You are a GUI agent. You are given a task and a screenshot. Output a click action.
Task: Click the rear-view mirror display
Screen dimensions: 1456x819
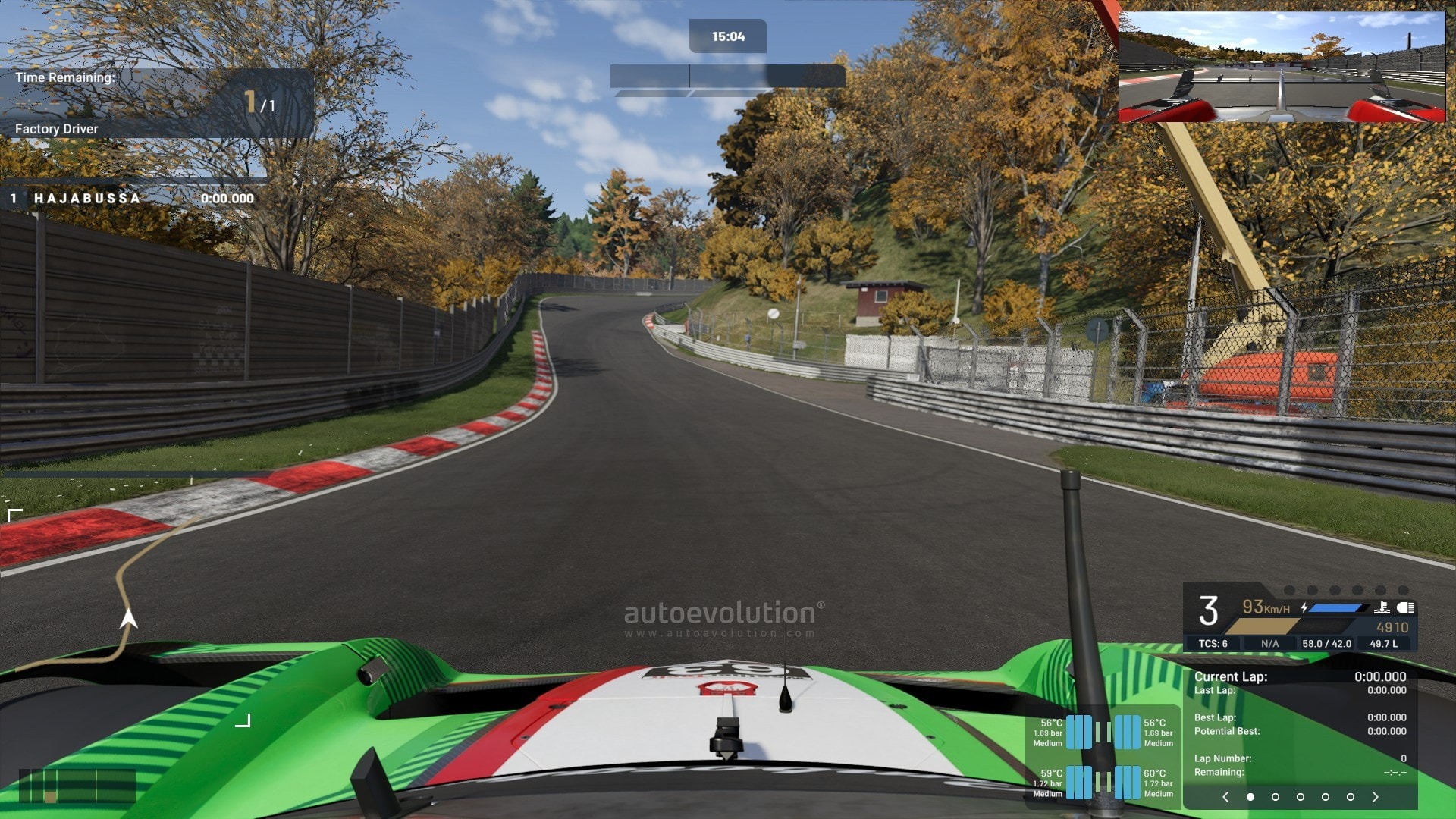1282,67
